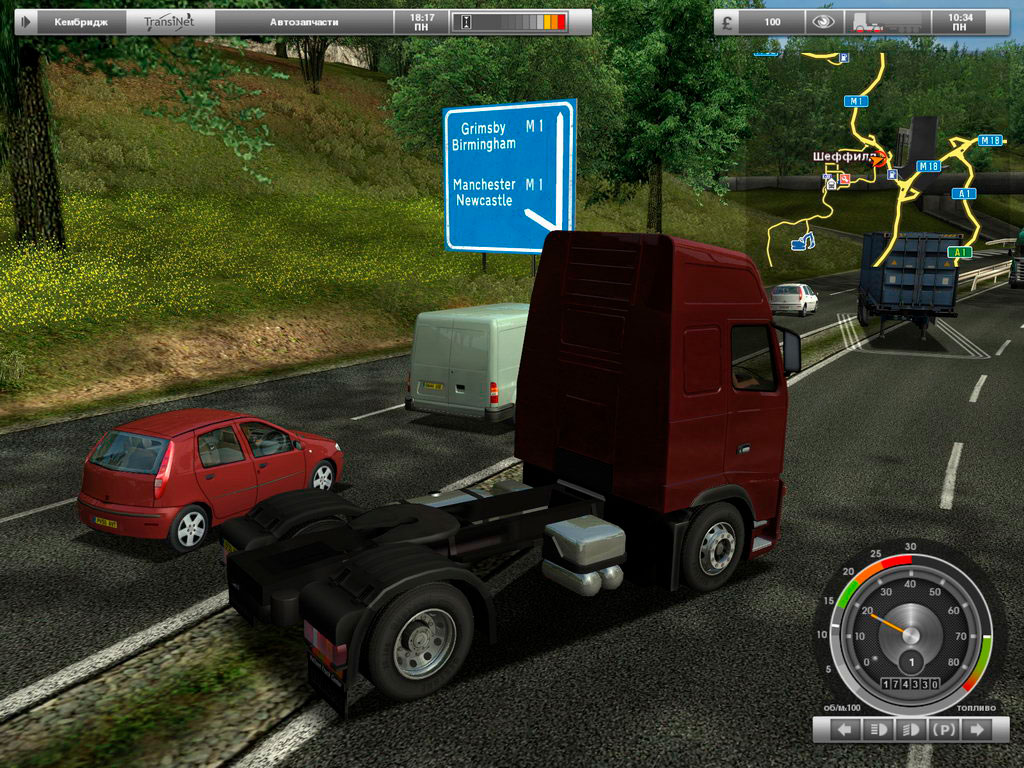Click the pound currency icon
Viewport: 1024px width, 768px height.
click(728, 21)
